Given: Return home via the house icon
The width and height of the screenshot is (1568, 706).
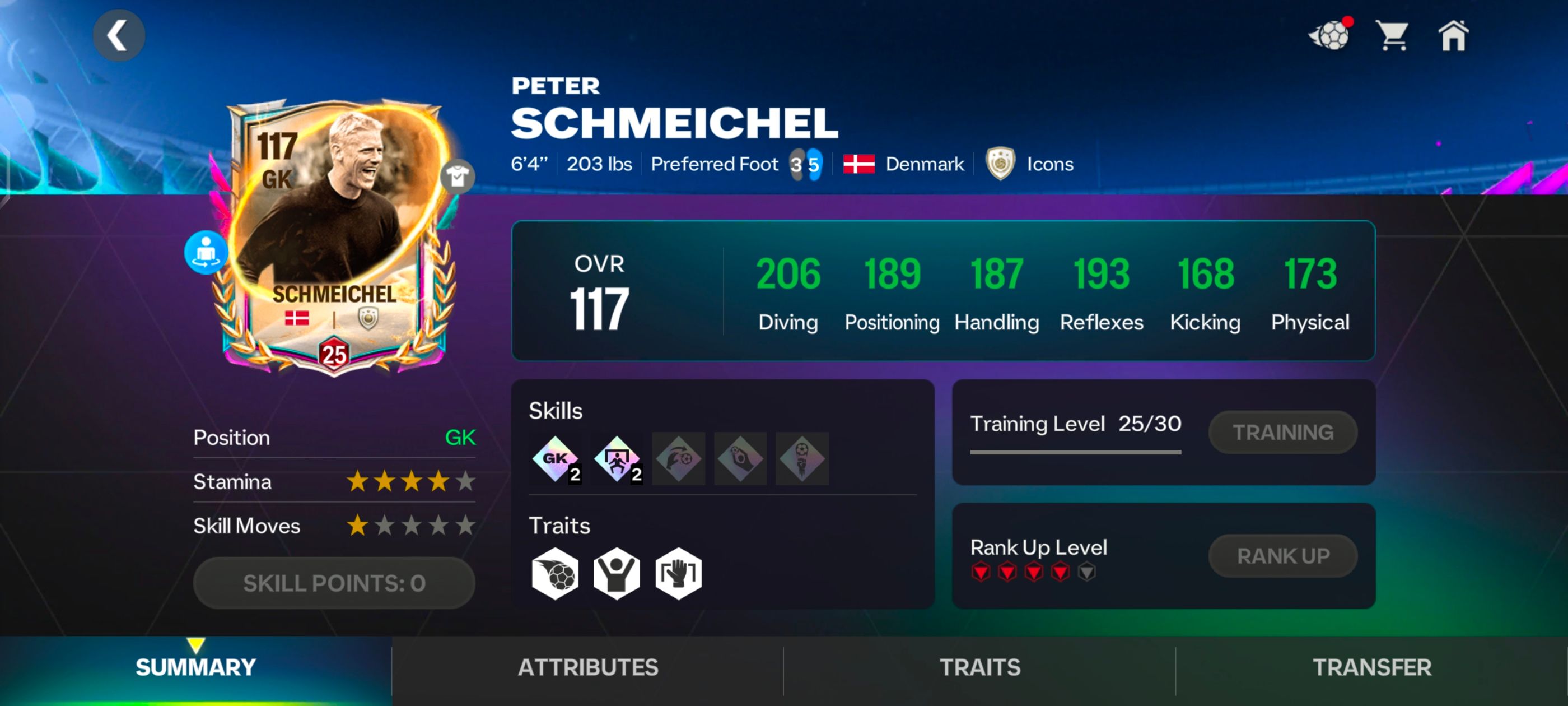Looking at the screenshot, I should 1455,36.
